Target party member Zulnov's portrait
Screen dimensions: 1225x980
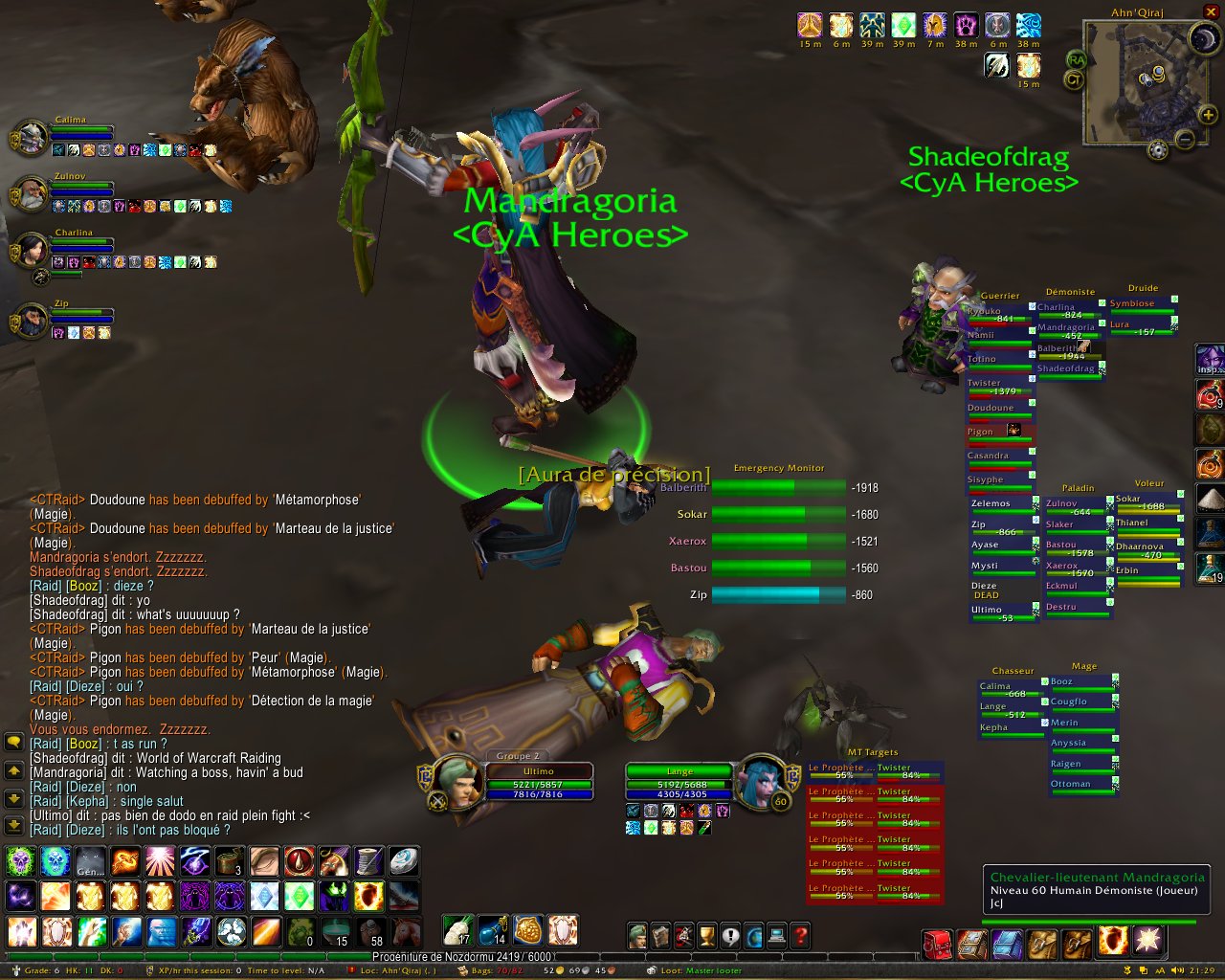(x=32, y=192)
